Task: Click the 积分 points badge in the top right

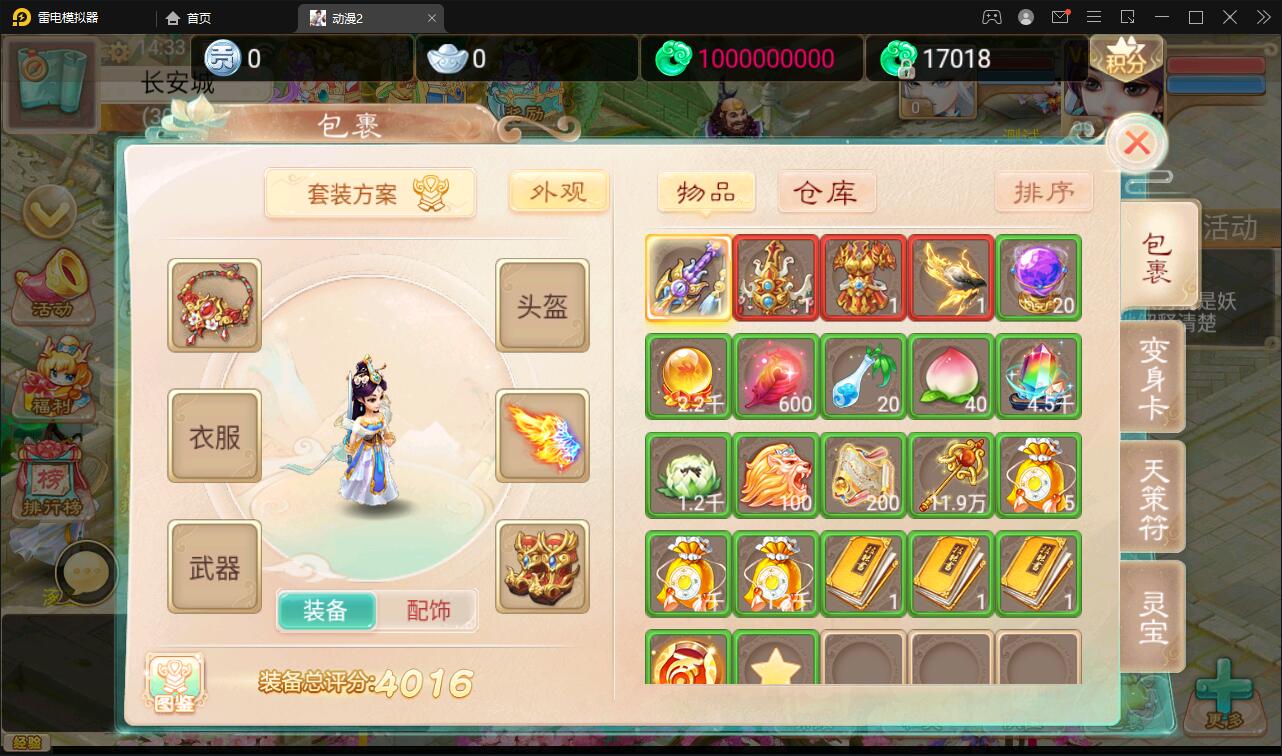Action: point(1126,57)
